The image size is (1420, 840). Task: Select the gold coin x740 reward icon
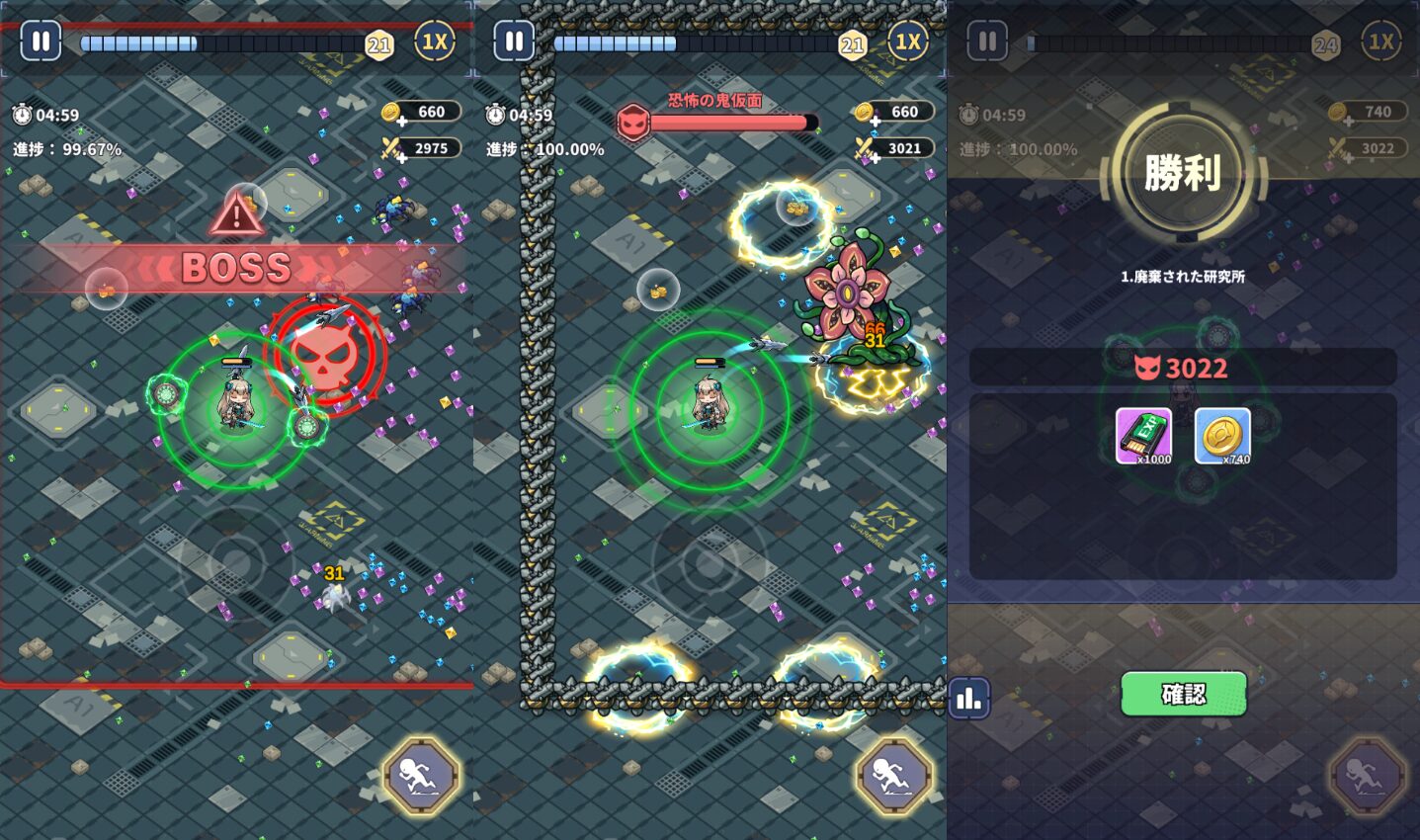tap(1222, 436)
